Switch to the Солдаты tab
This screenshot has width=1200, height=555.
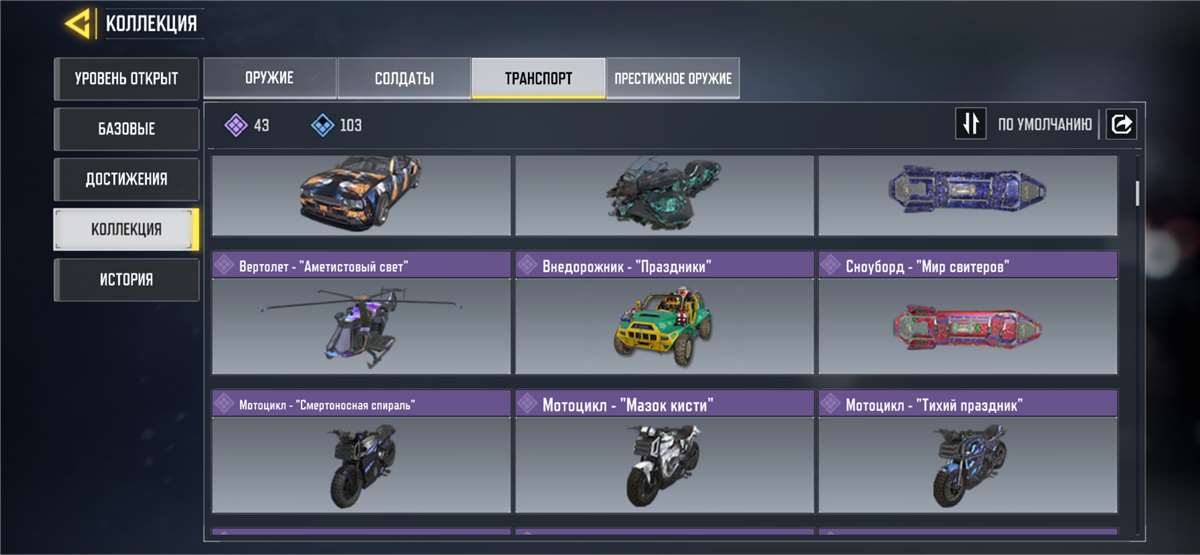(404, 78)
